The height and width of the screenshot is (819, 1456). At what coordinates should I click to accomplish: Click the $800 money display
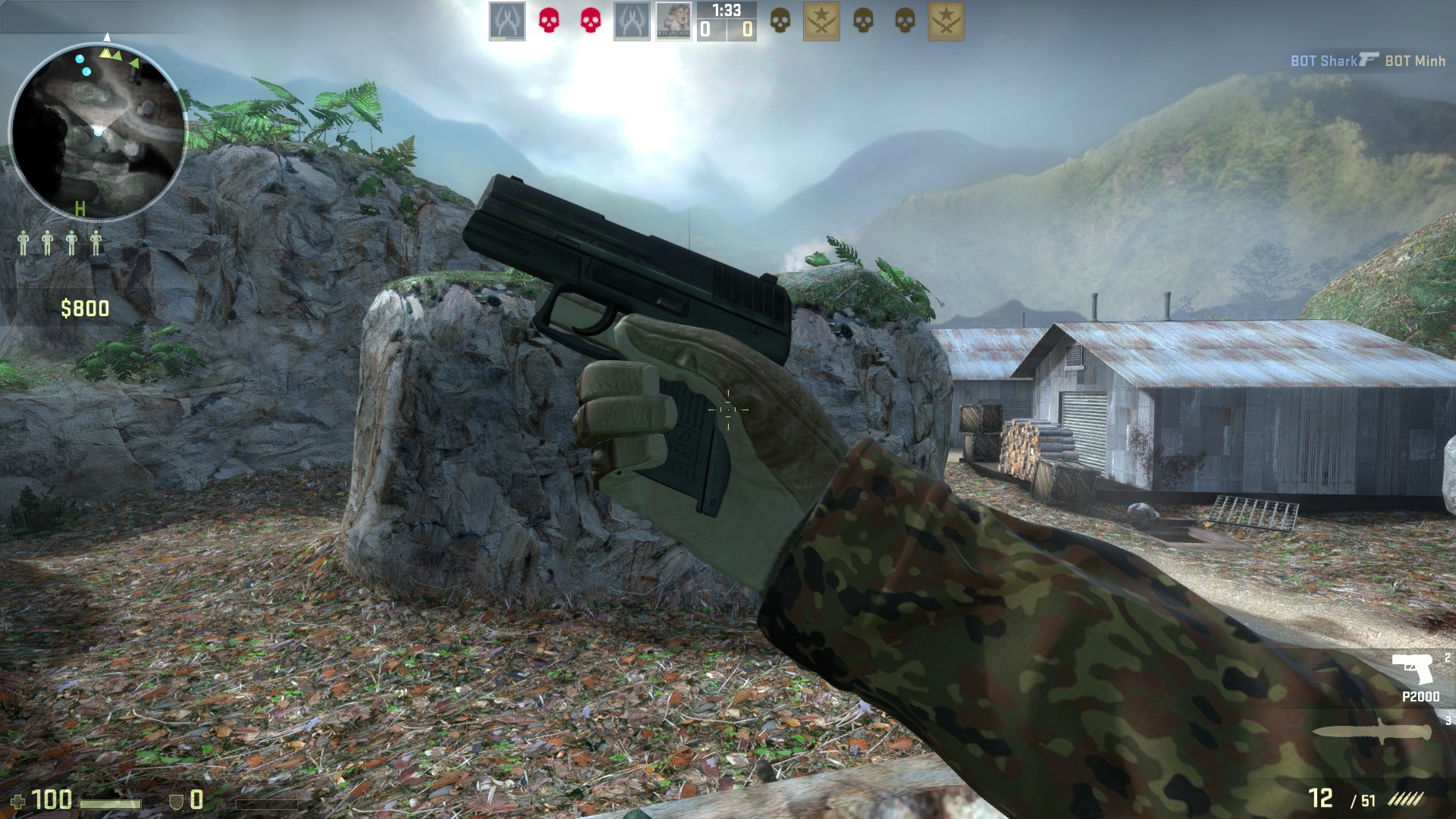83,308
